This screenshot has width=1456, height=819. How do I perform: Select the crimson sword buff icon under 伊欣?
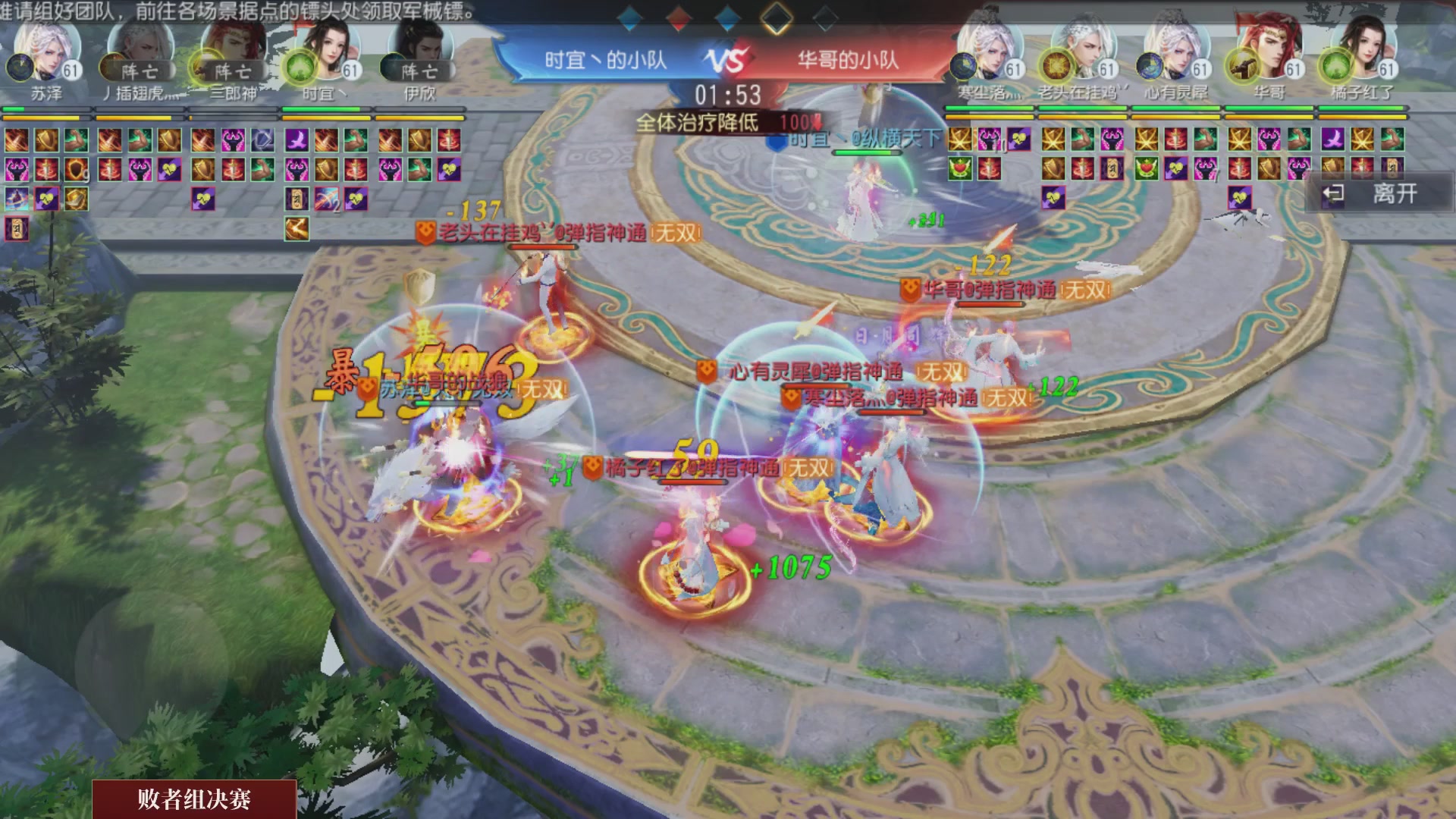449,140
